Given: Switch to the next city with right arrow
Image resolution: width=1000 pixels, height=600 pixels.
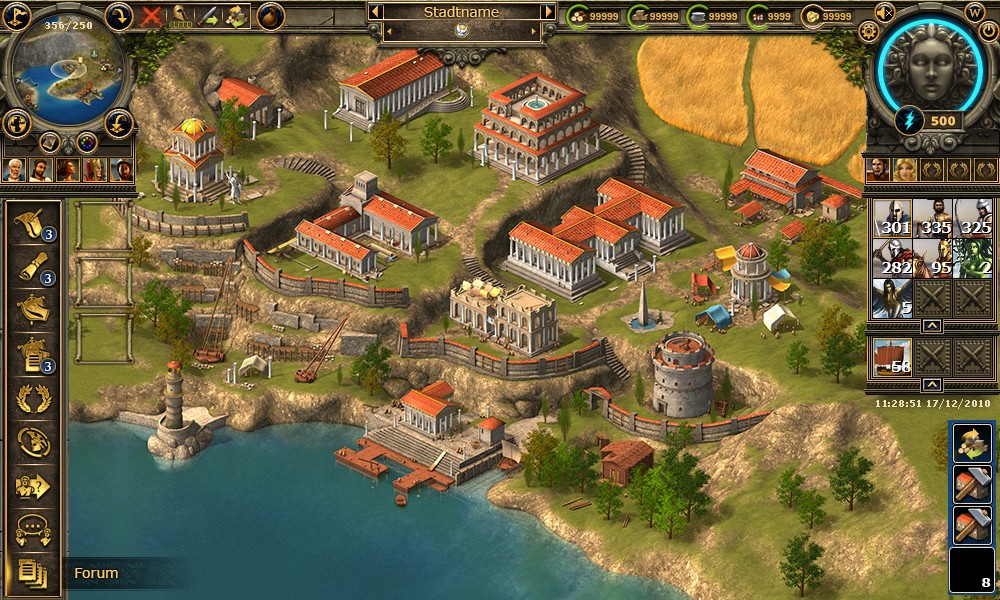Looking at the screenshot, I should pos(548,13).
